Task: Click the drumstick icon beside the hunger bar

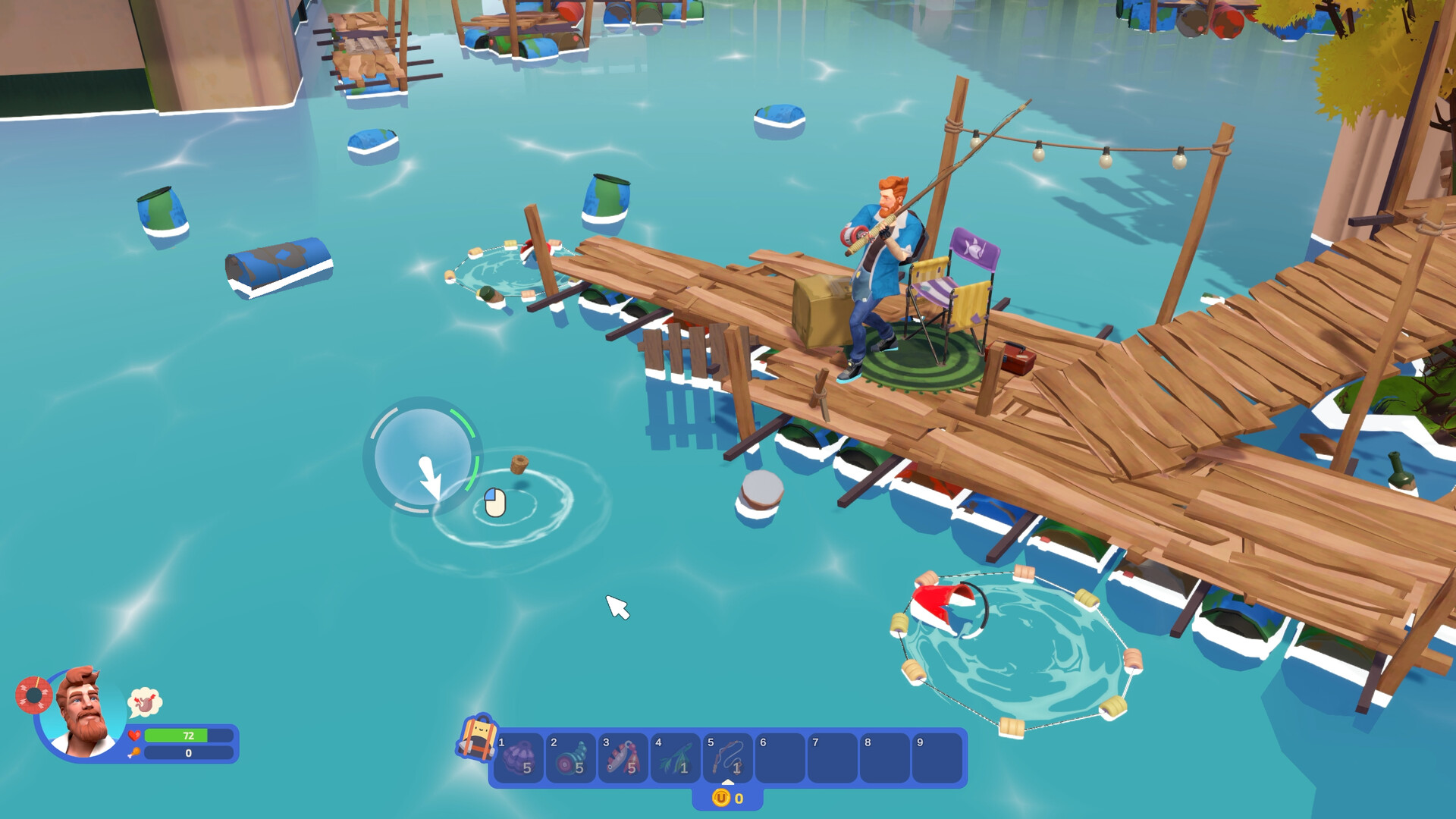Action: (x=135, y=754)
